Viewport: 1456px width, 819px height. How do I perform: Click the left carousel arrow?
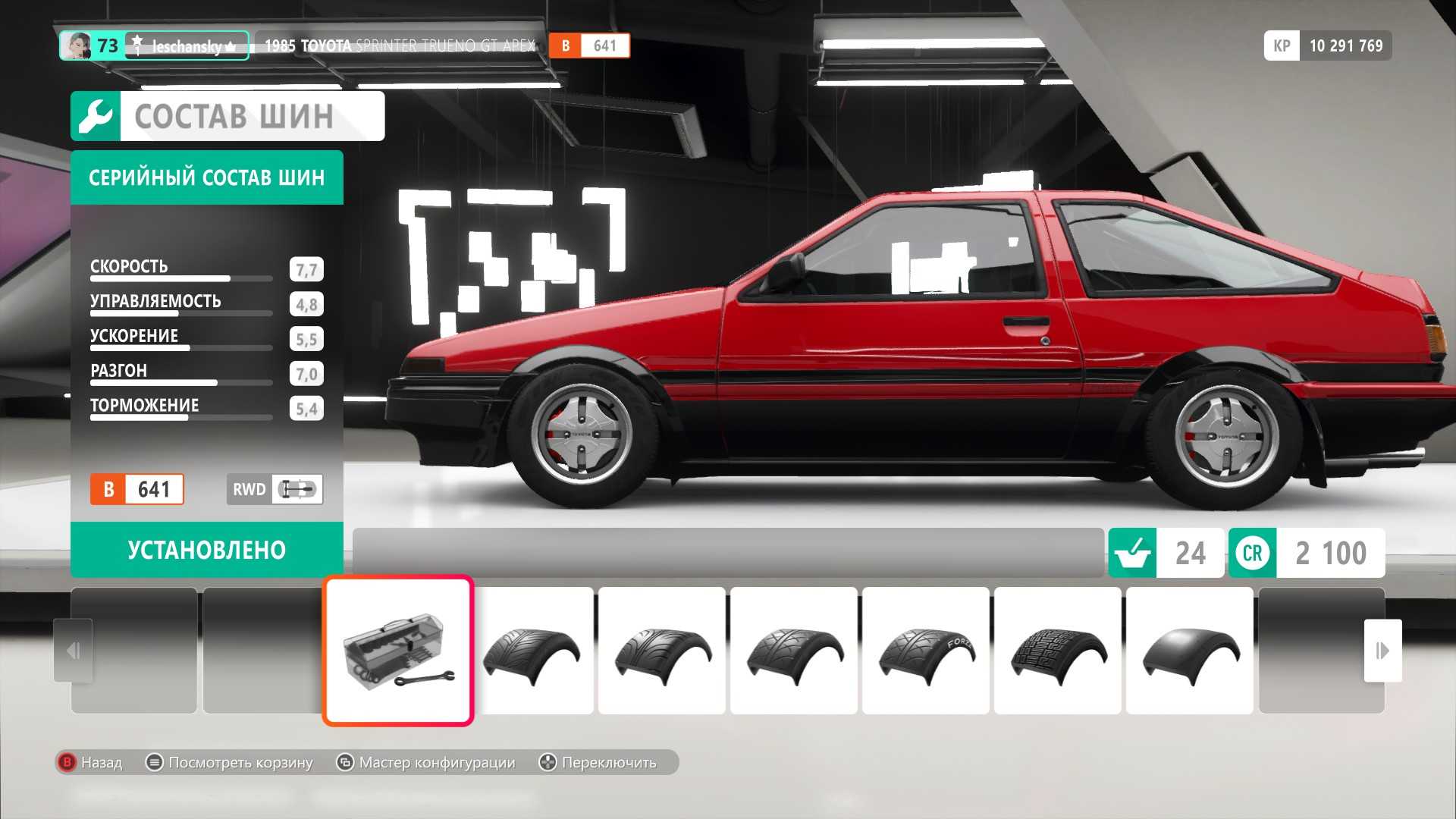pos(73,651)
